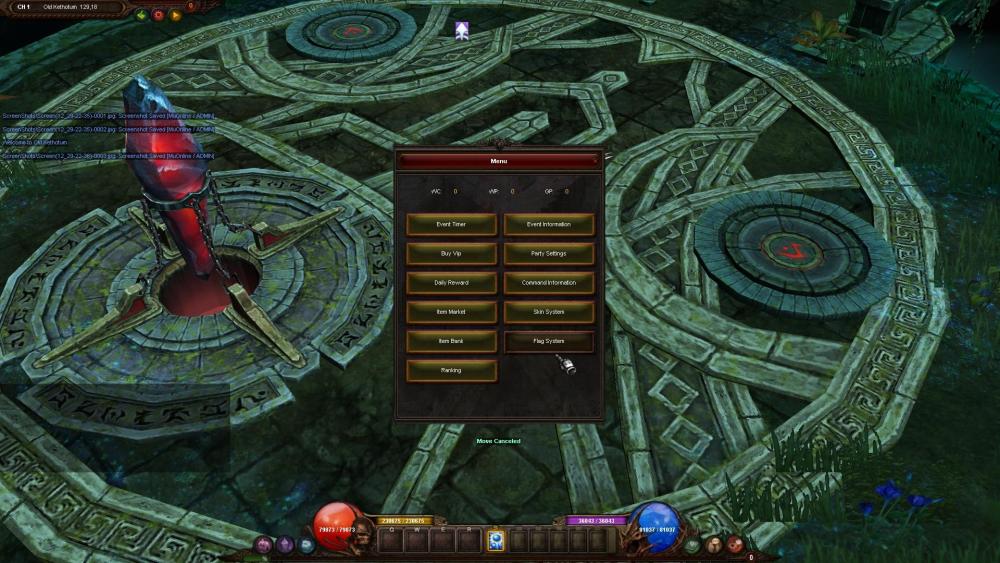The image size is (1000, 563).
Task: Open the Item Bank
Action: click(451, 341)
